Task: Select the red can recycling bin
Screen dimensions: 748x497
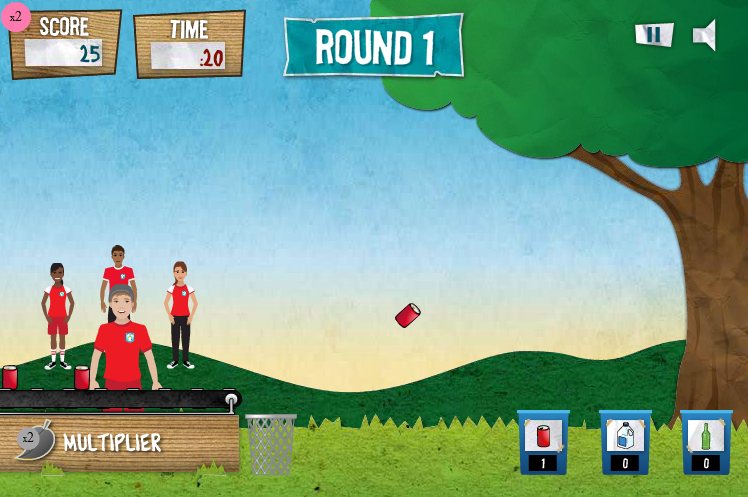Action: (x=543, y=441)
